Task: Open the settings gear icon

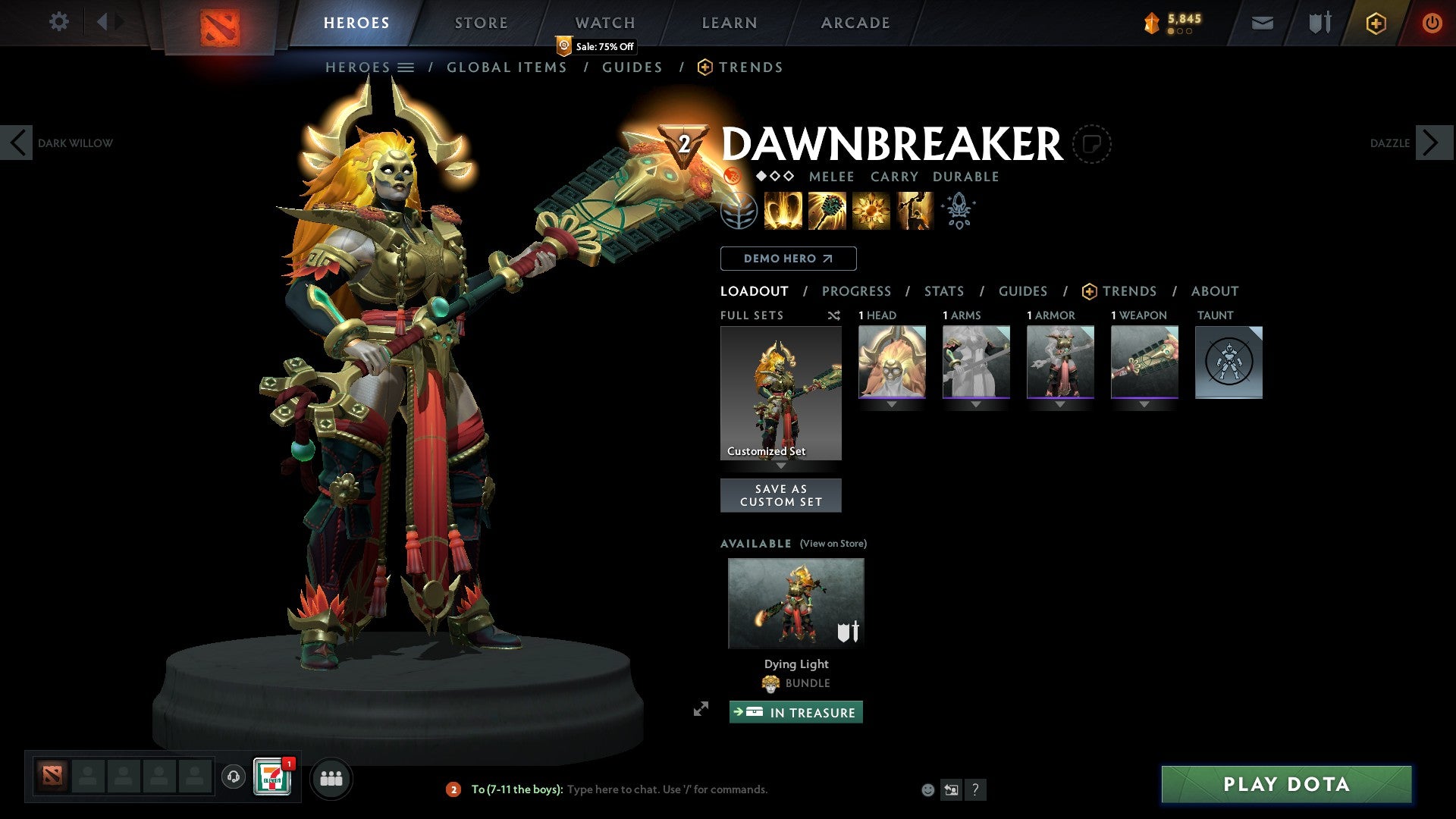Action: (x=59, y=22)
